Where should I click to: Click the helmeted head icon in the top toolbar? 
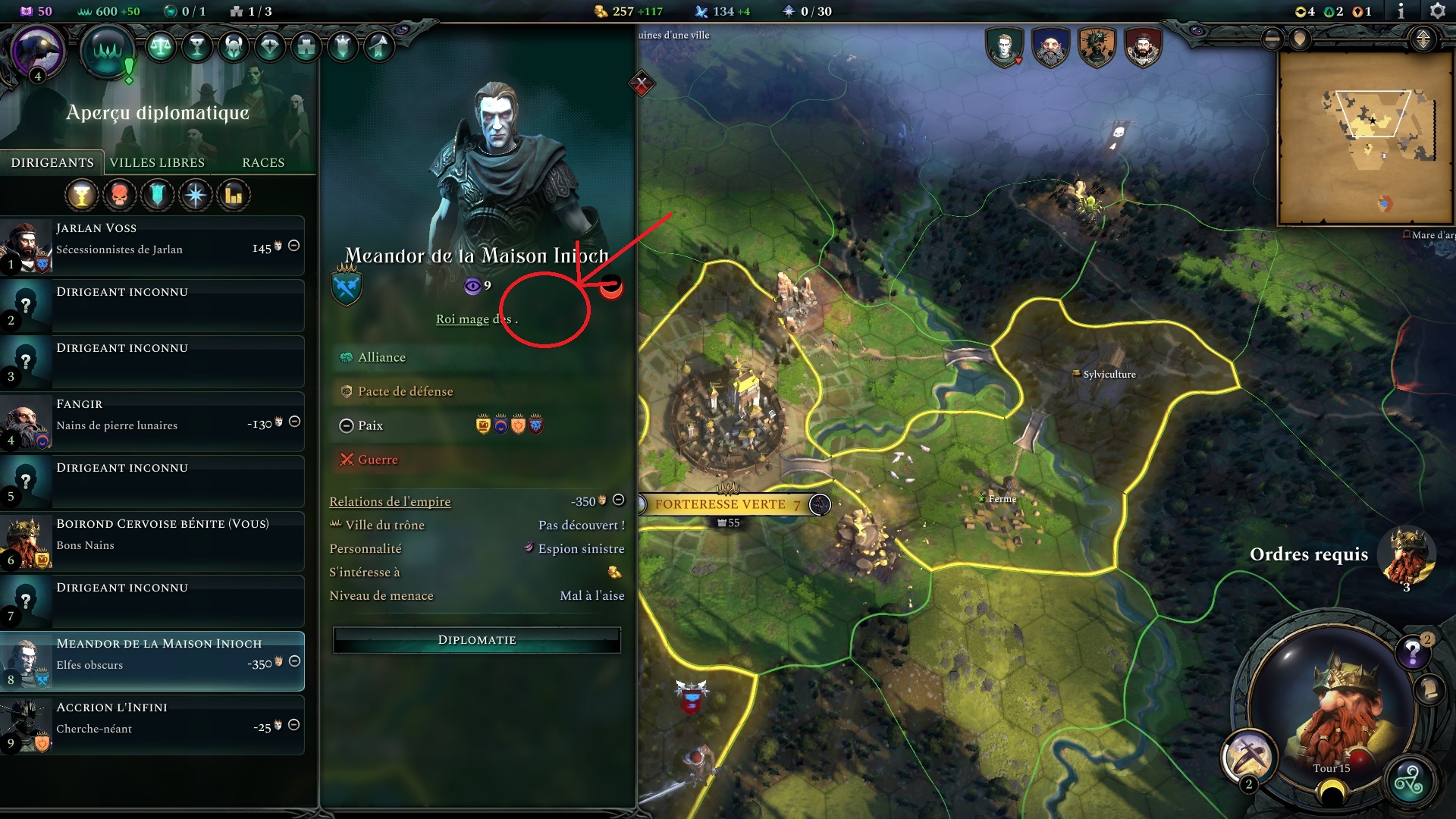[232, 48]
